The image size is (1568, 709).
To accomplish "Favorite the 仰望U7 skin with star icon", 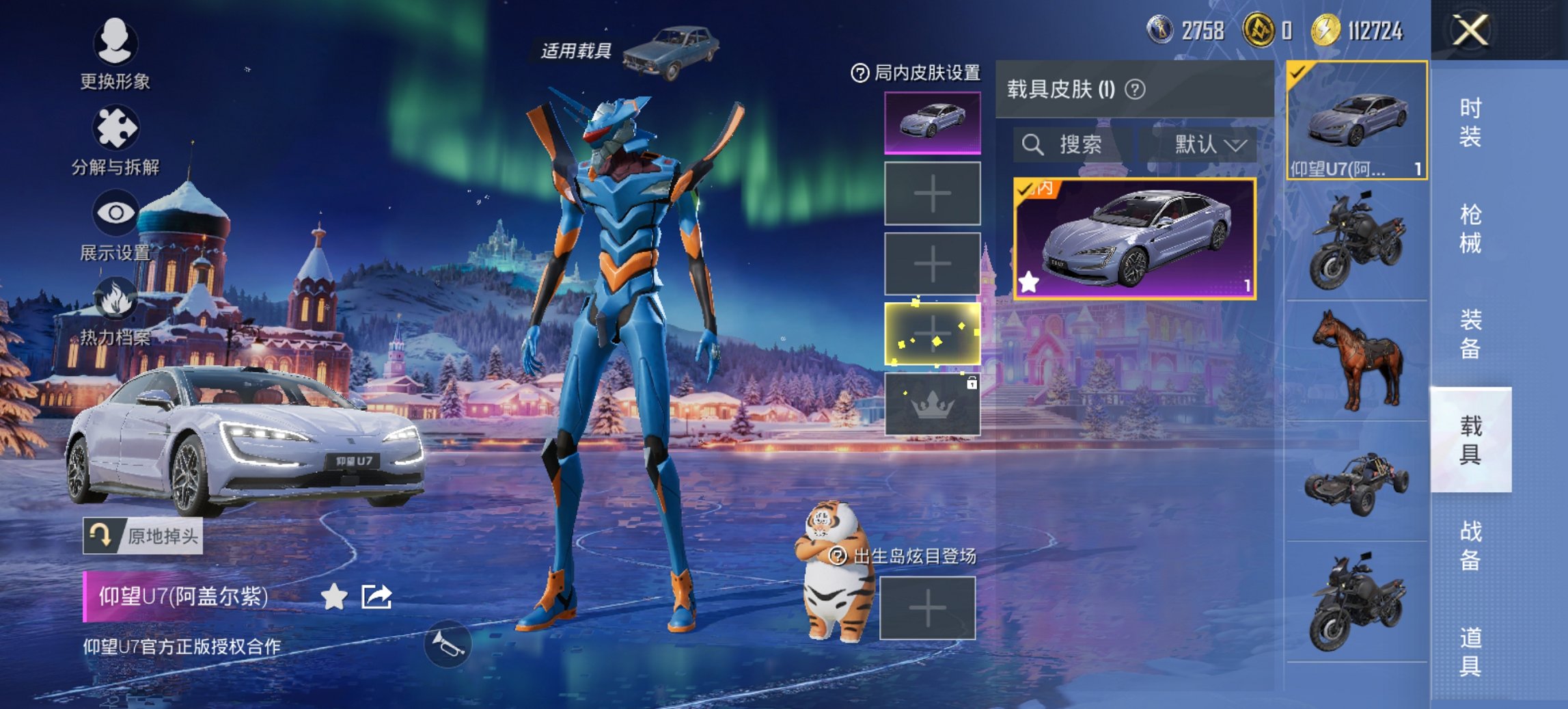I will coord(334,597).
